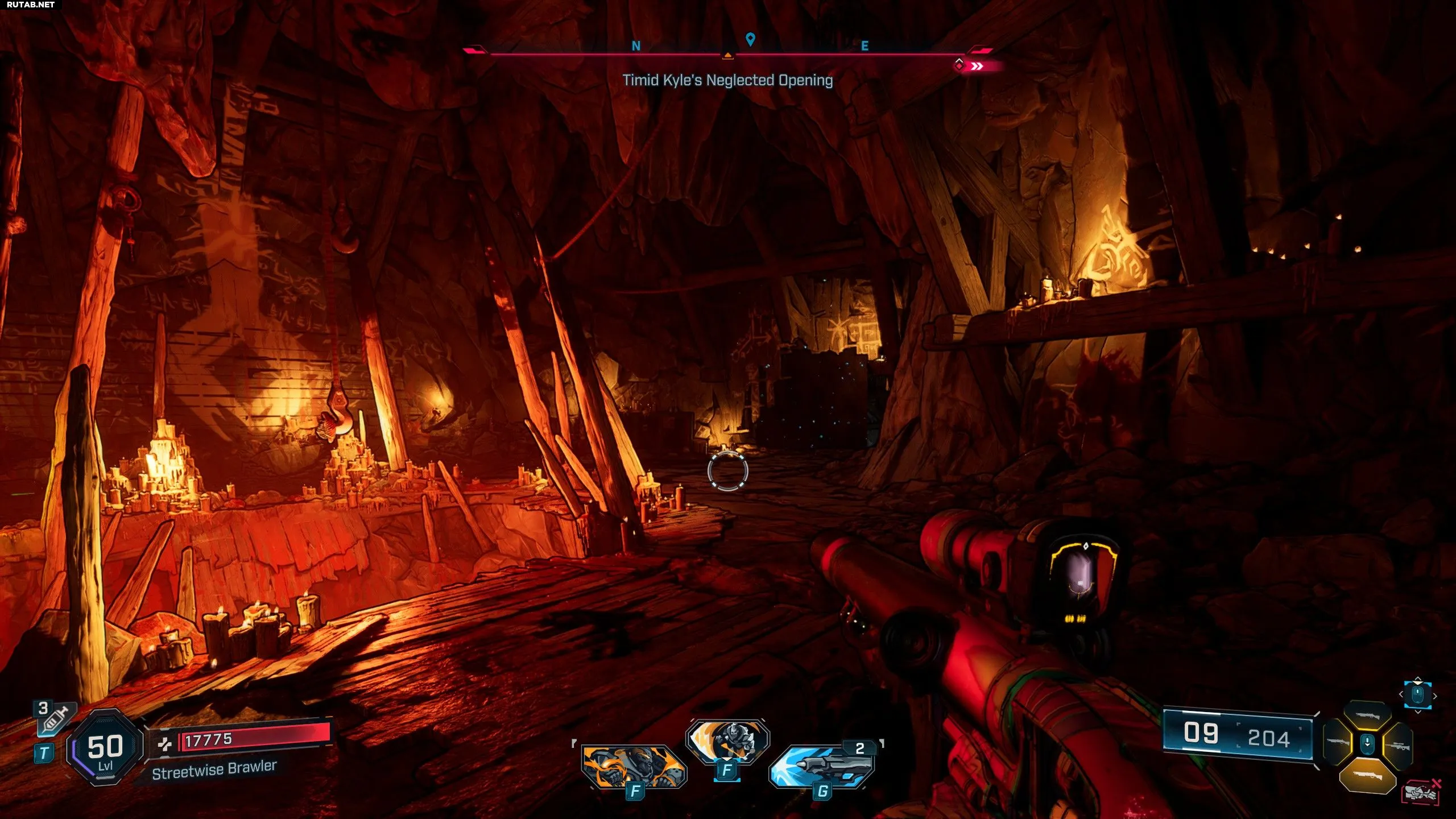The image size is (1456, 819).
Task: Click the red objective arrow marker on compass
Action: (x=976, y=67)
